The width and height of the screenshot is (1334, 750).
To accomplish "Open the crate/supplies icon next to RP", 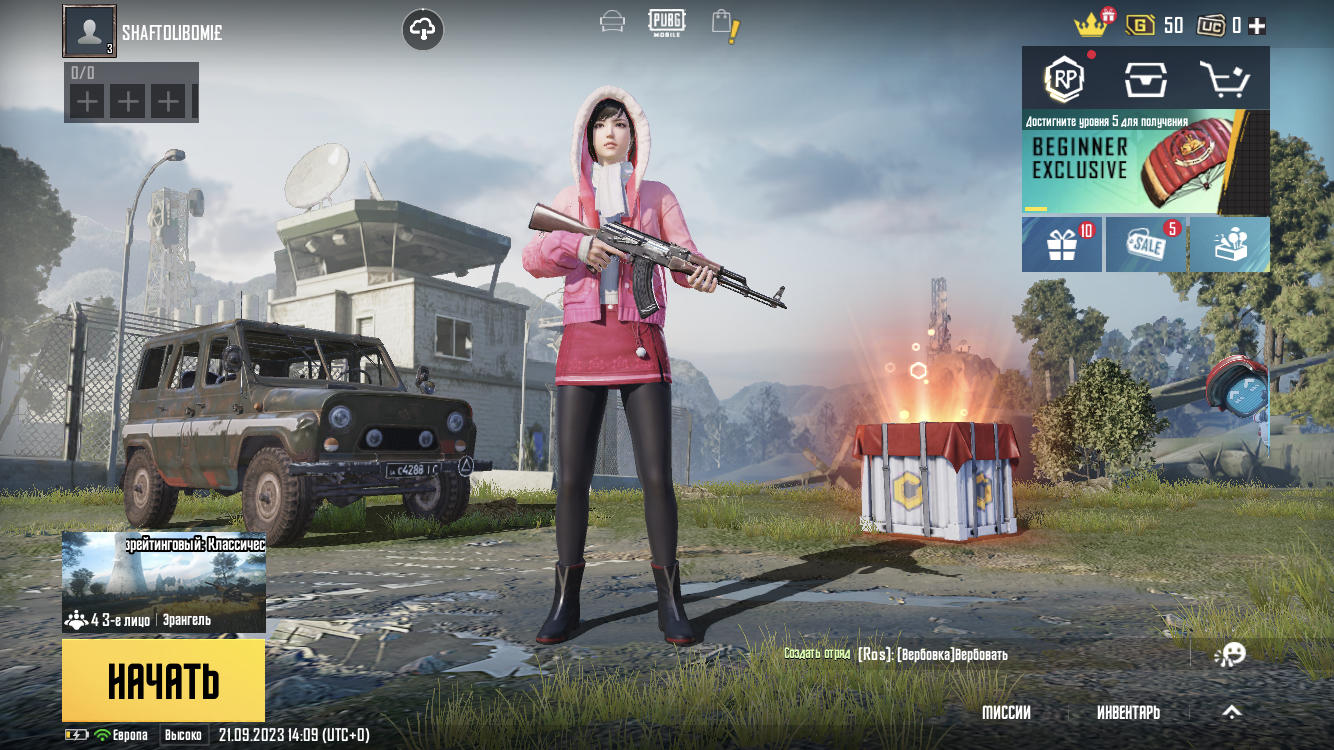I will point(1147,77).
